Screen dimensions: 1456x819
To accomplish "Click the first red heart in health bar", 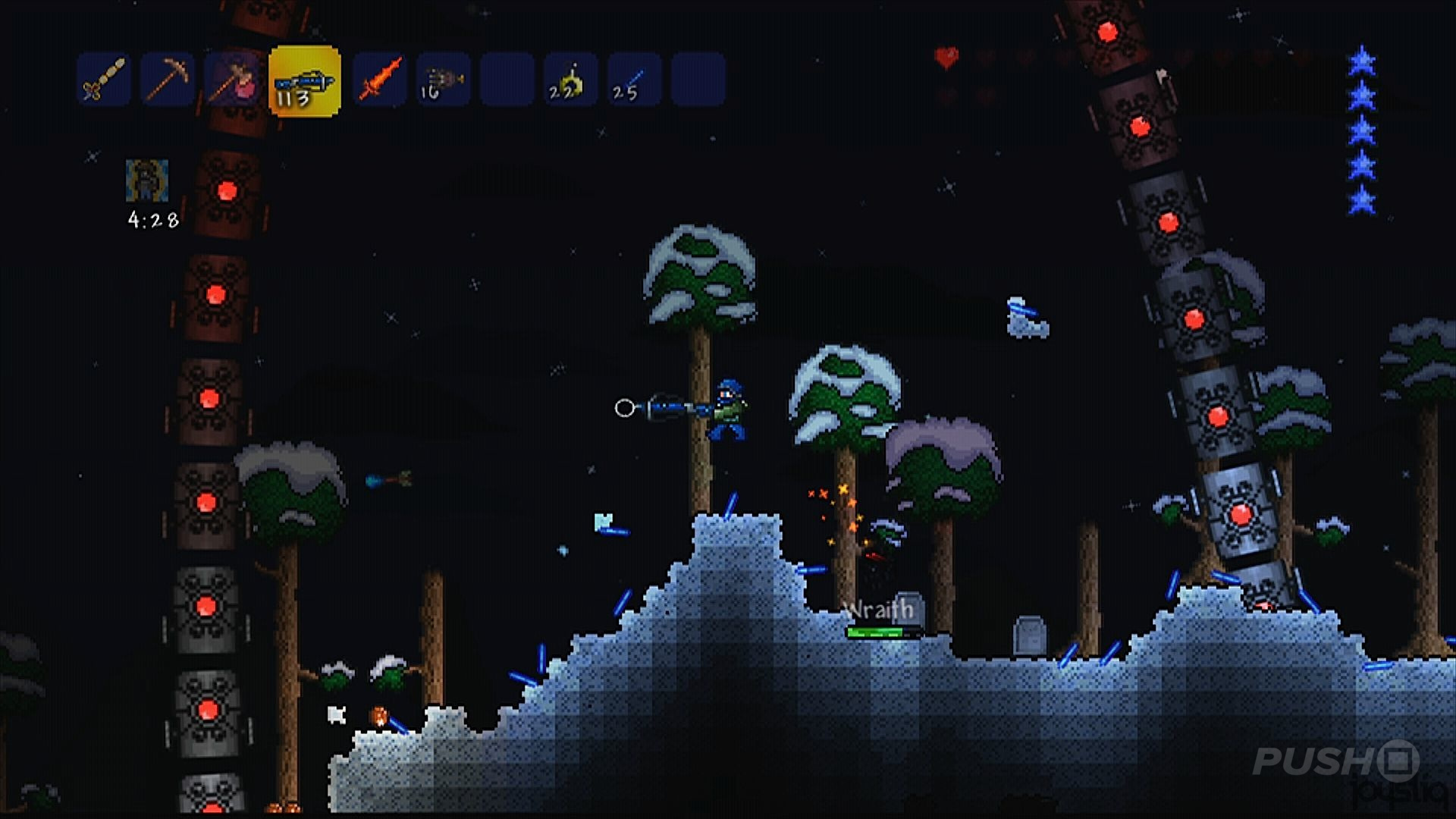I will (945, 55).
